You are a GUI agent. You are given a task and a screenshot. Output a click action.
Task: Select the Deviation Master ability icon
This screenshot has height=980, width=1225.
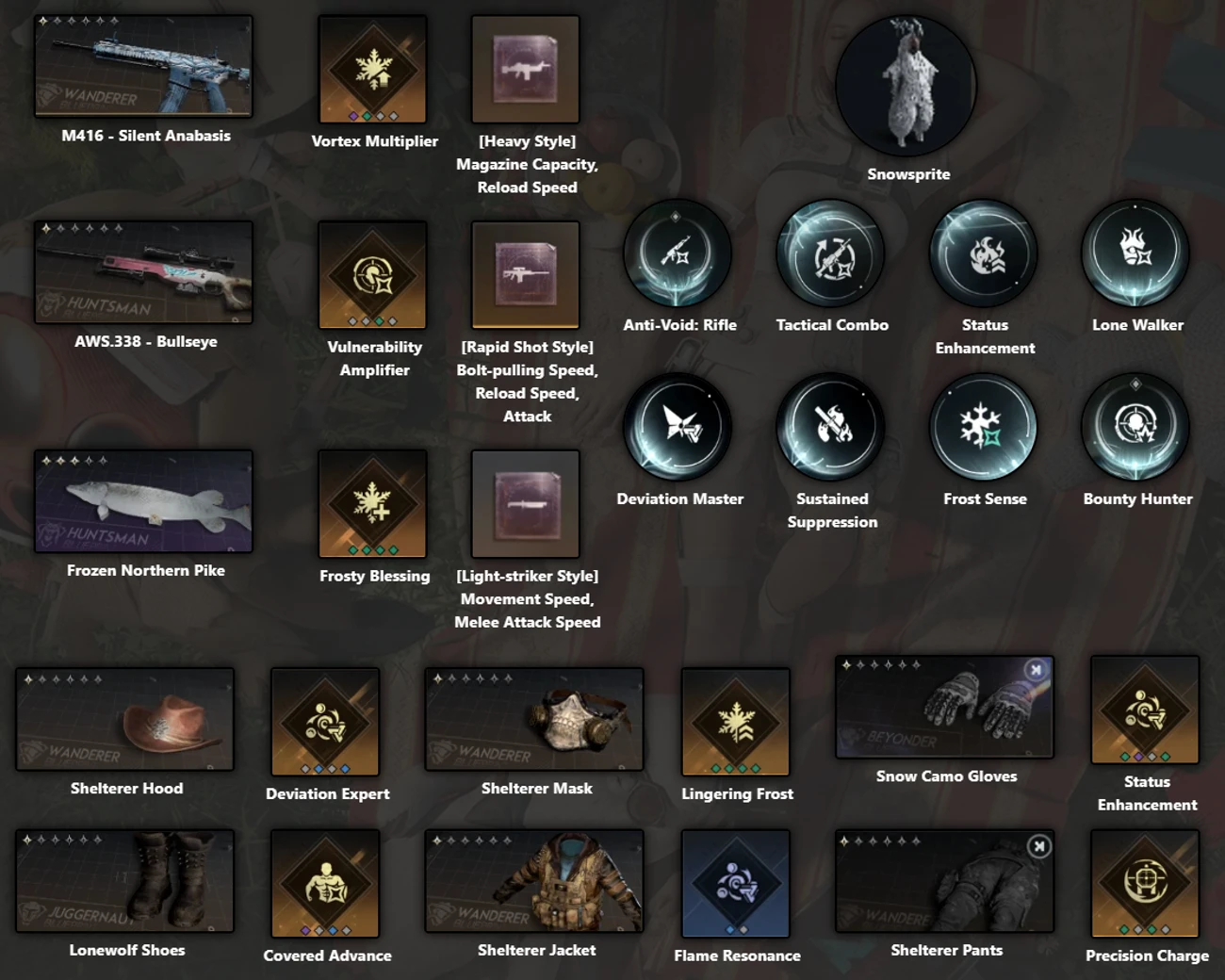click(x=678, y=426)
